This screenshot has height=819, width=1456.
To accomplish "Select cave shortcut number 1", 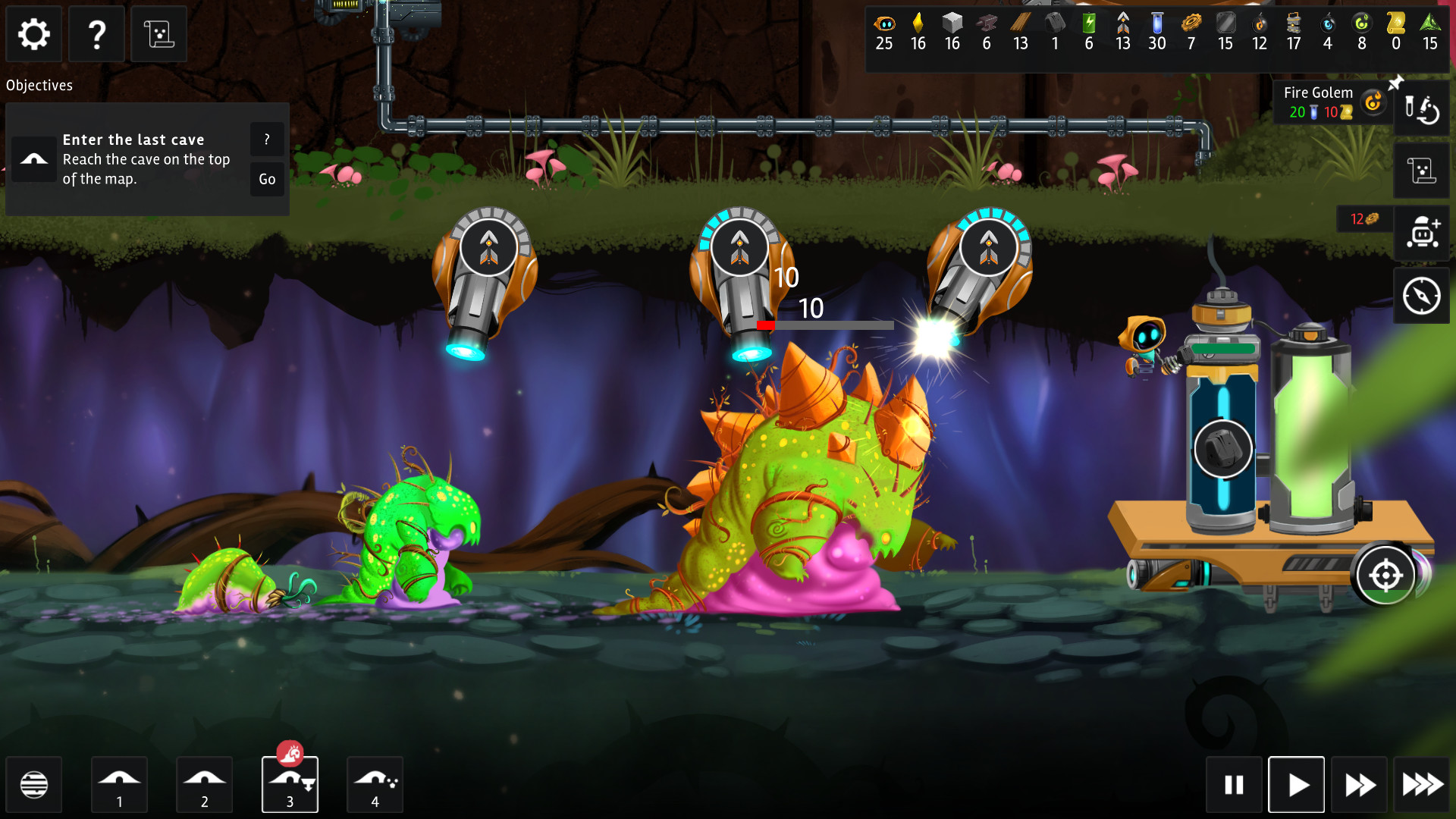I will pyautogui.click(x=119, y=784).
